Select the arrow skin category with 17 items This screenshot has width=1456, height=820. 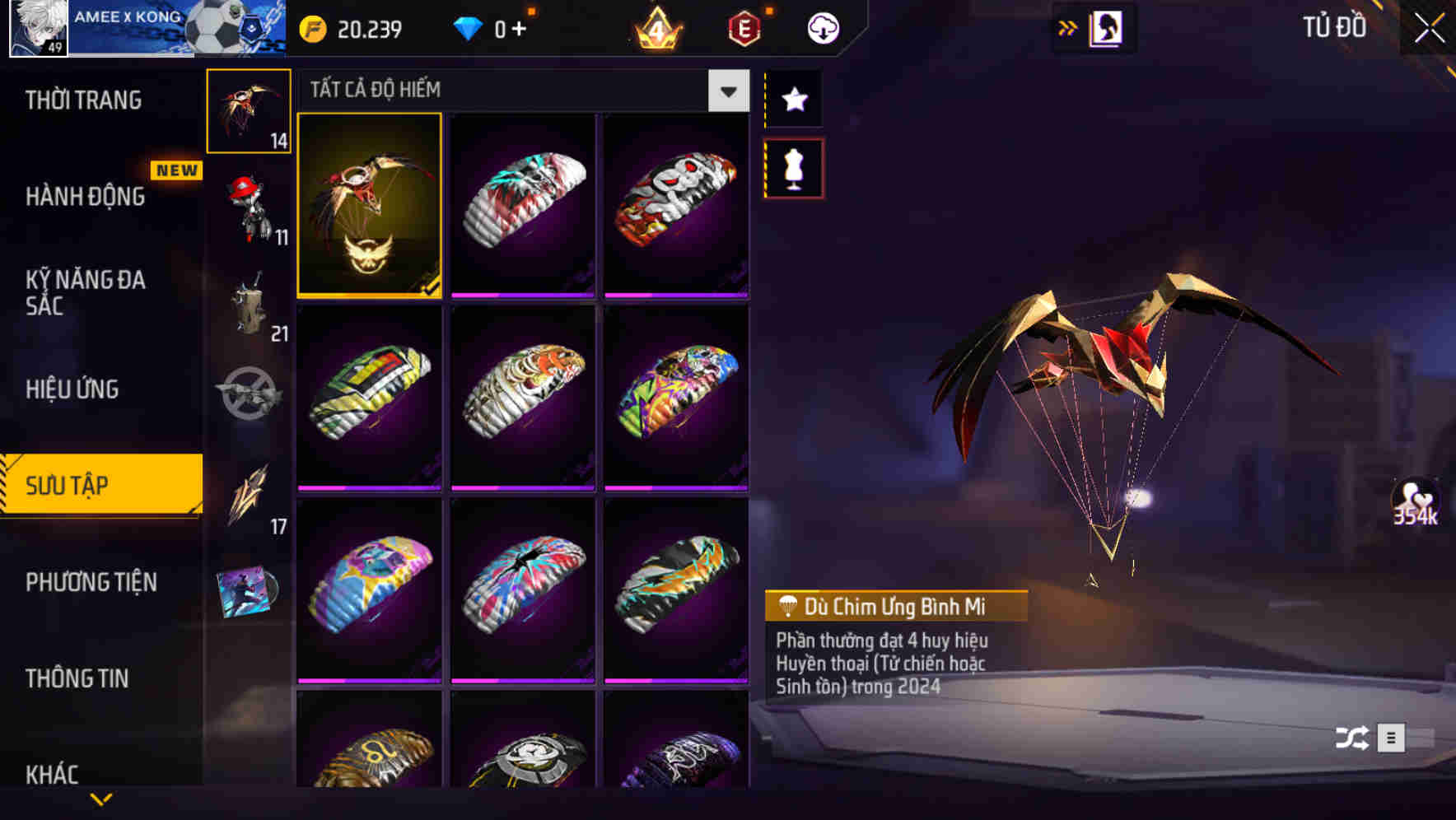coord(249,496)
